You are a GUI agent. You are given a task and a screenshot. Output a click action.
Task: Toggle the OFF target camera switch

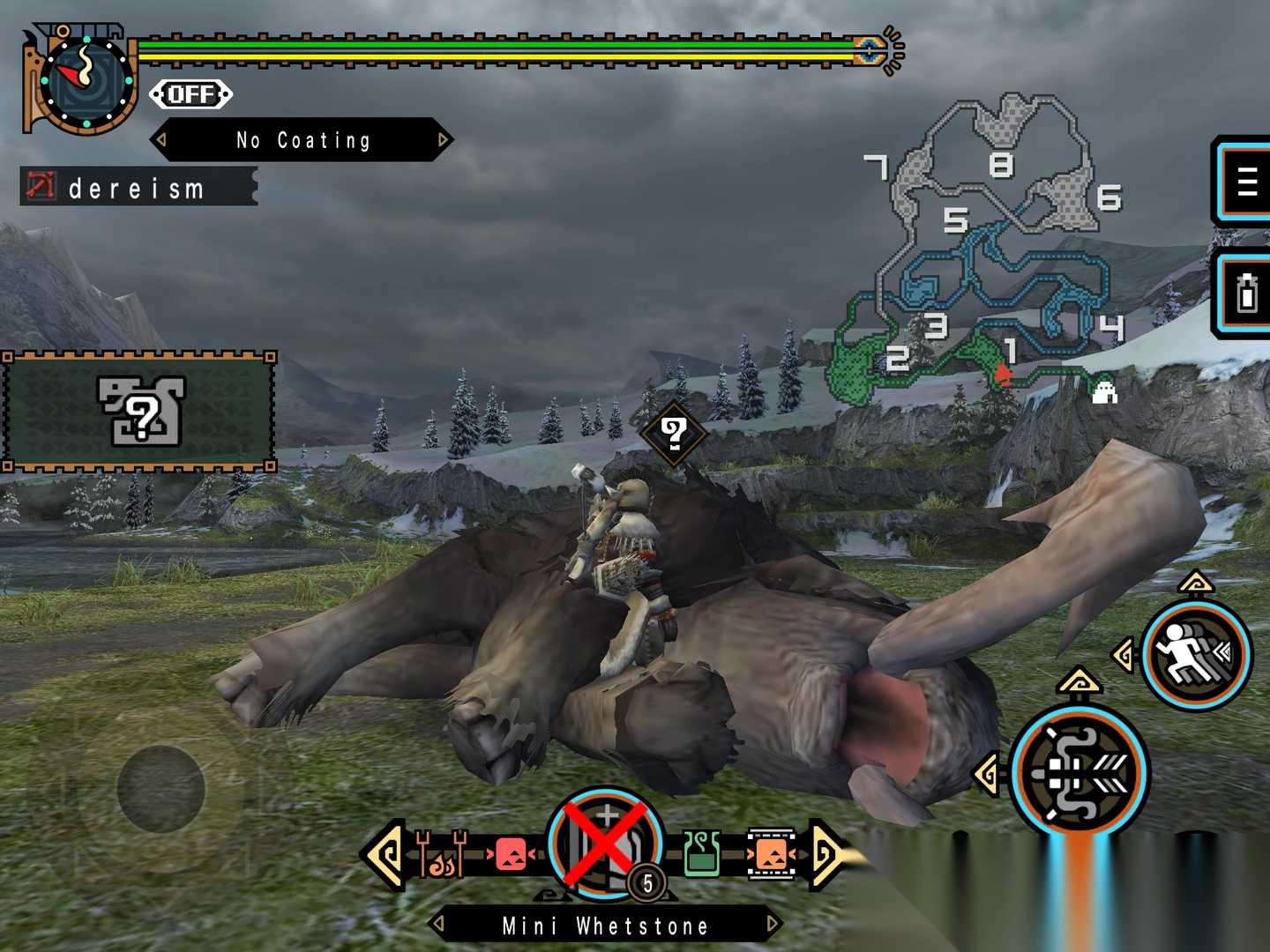tap(190, 94)
